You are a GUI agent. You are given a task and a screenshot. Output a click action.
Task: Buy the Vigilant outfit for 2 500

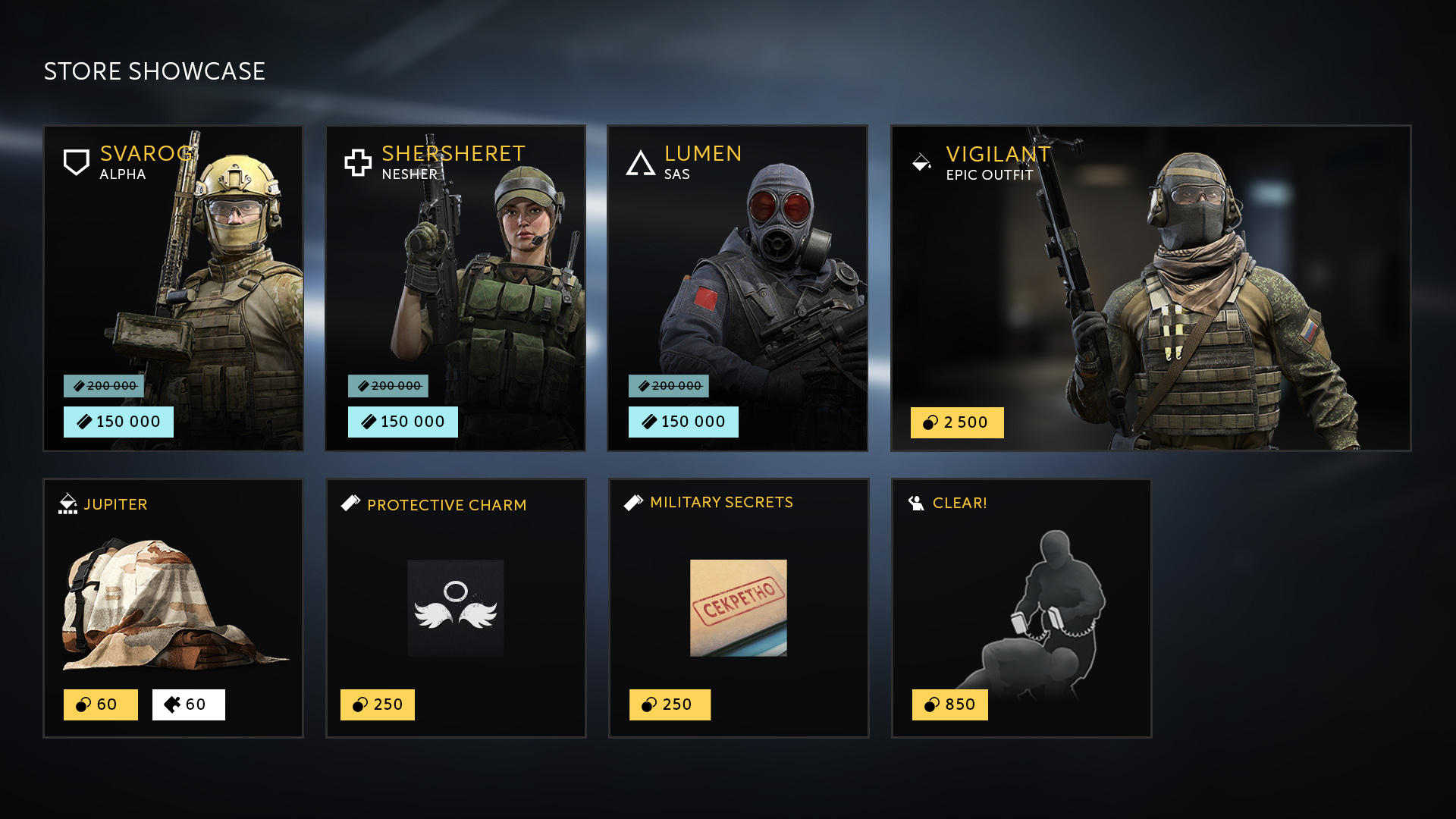pyautogui.click(x=957, y=422)
